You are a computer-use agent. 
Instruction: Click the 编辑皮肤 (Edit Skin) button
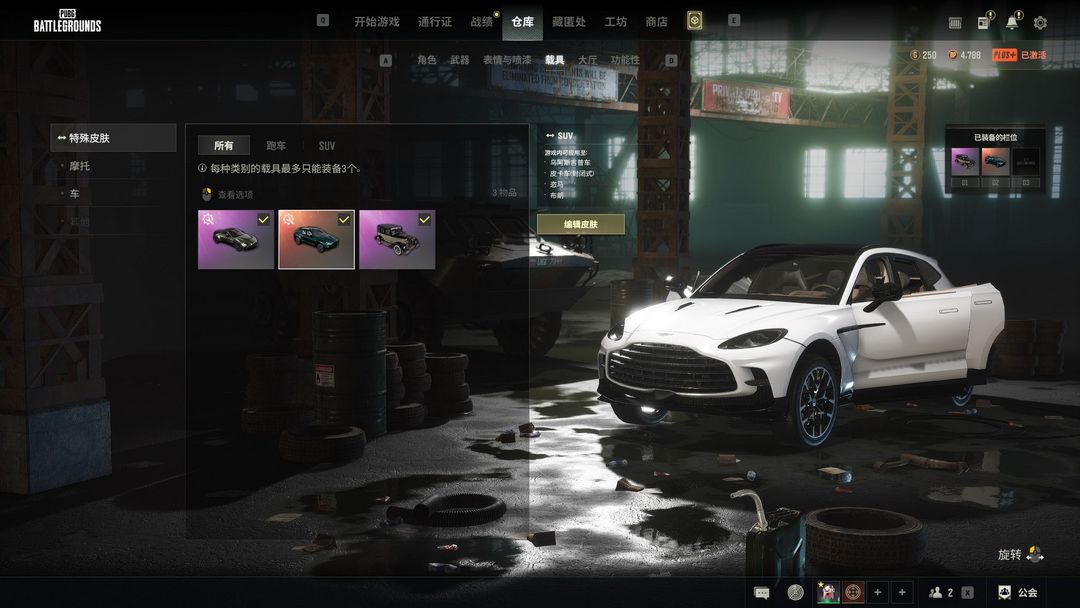(x=580, y=224)
